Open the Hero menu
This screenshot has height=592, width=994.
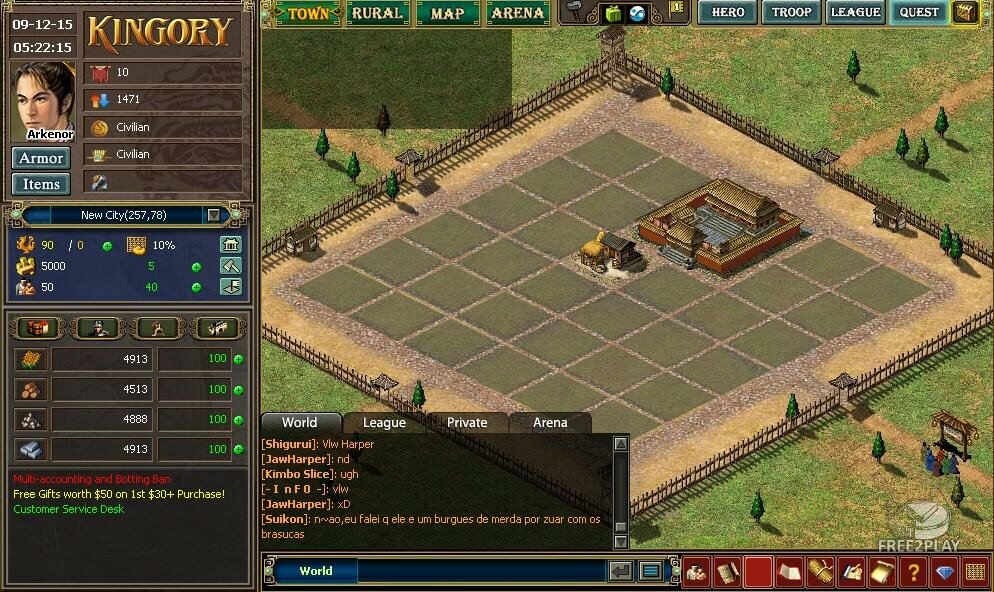(x=727, y=12)
